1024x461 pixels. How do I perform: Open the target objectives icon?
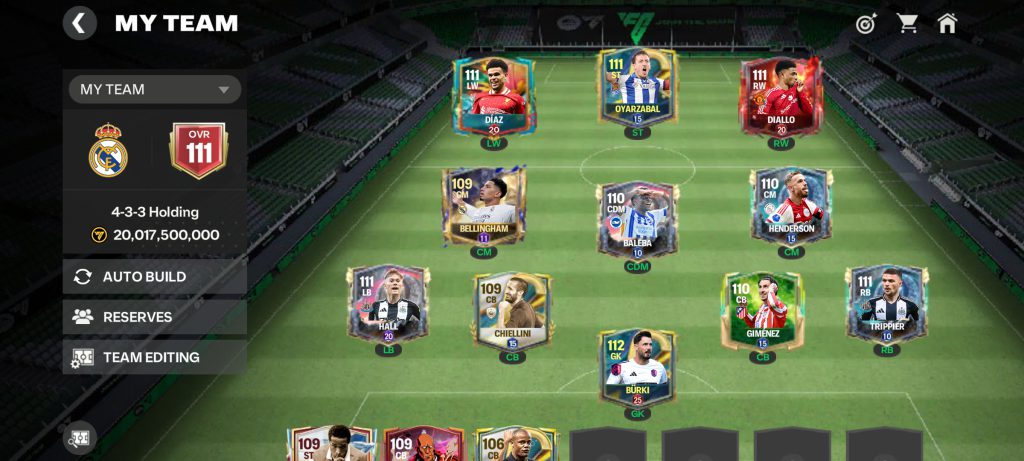[866, 23]
